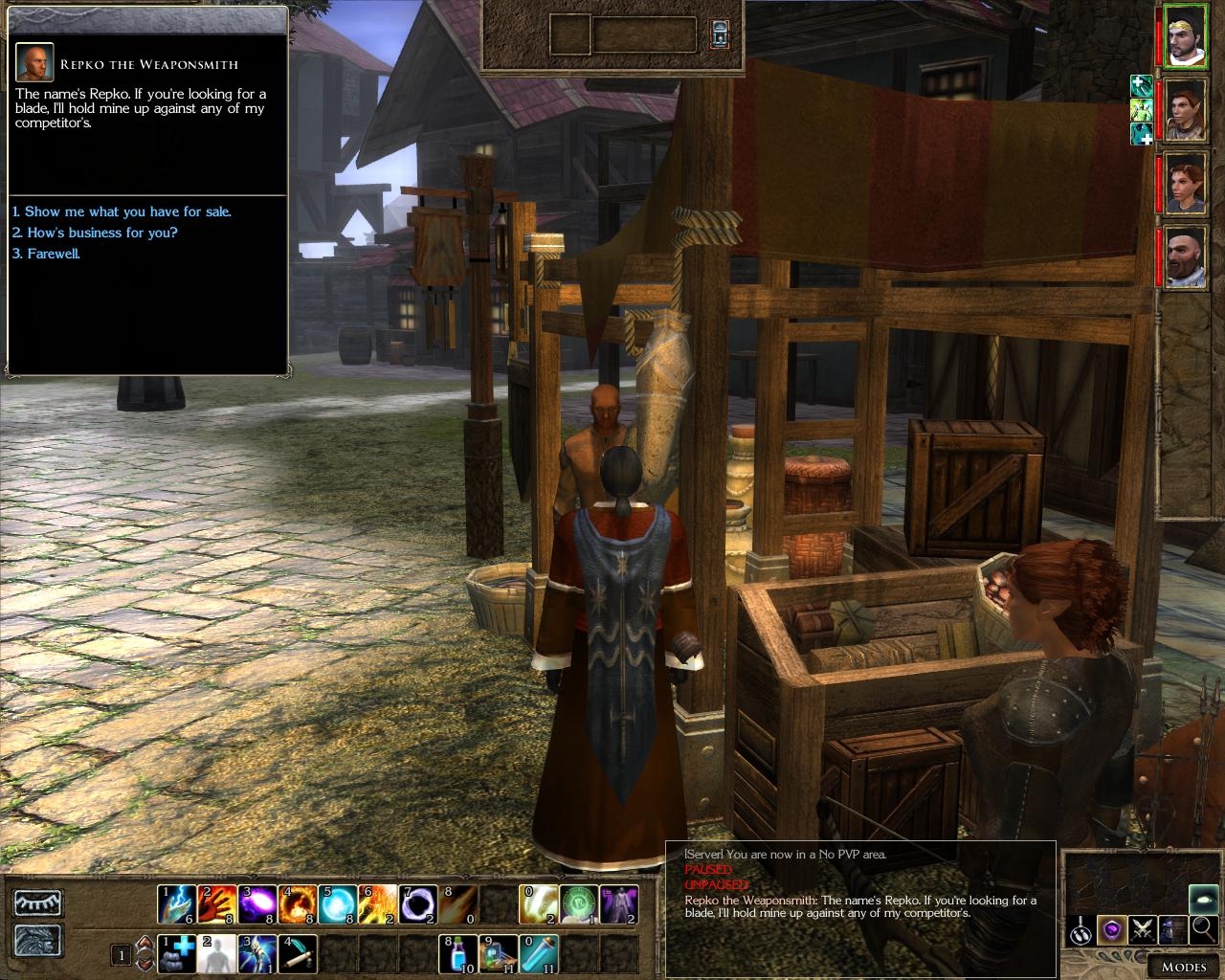Activate the crossed swords mode icon
Image resolution: width=1225 pixels, height=980 pixels.
click(x=1142, y=928)
